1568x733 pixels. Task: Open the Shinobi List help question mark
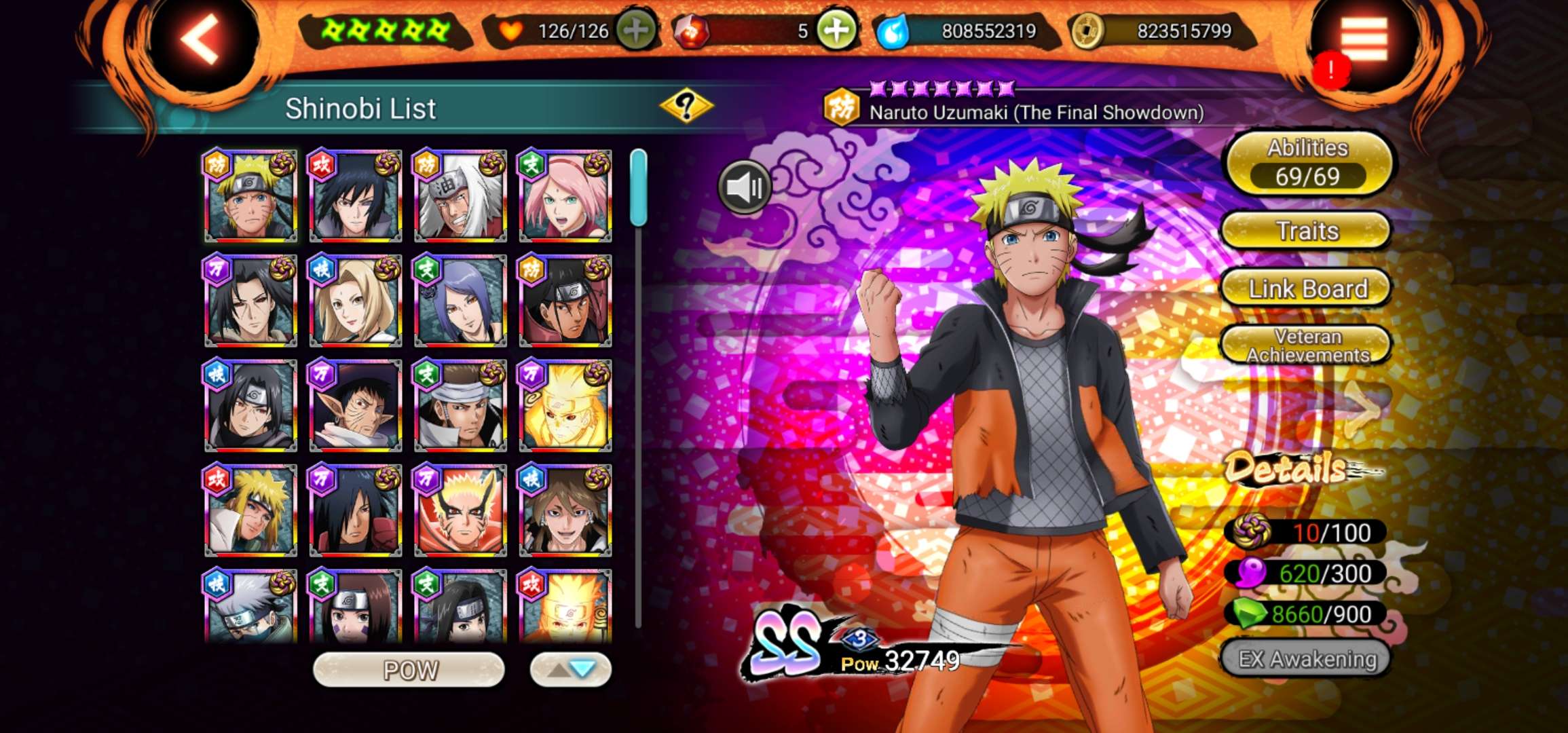coord(686,106)
